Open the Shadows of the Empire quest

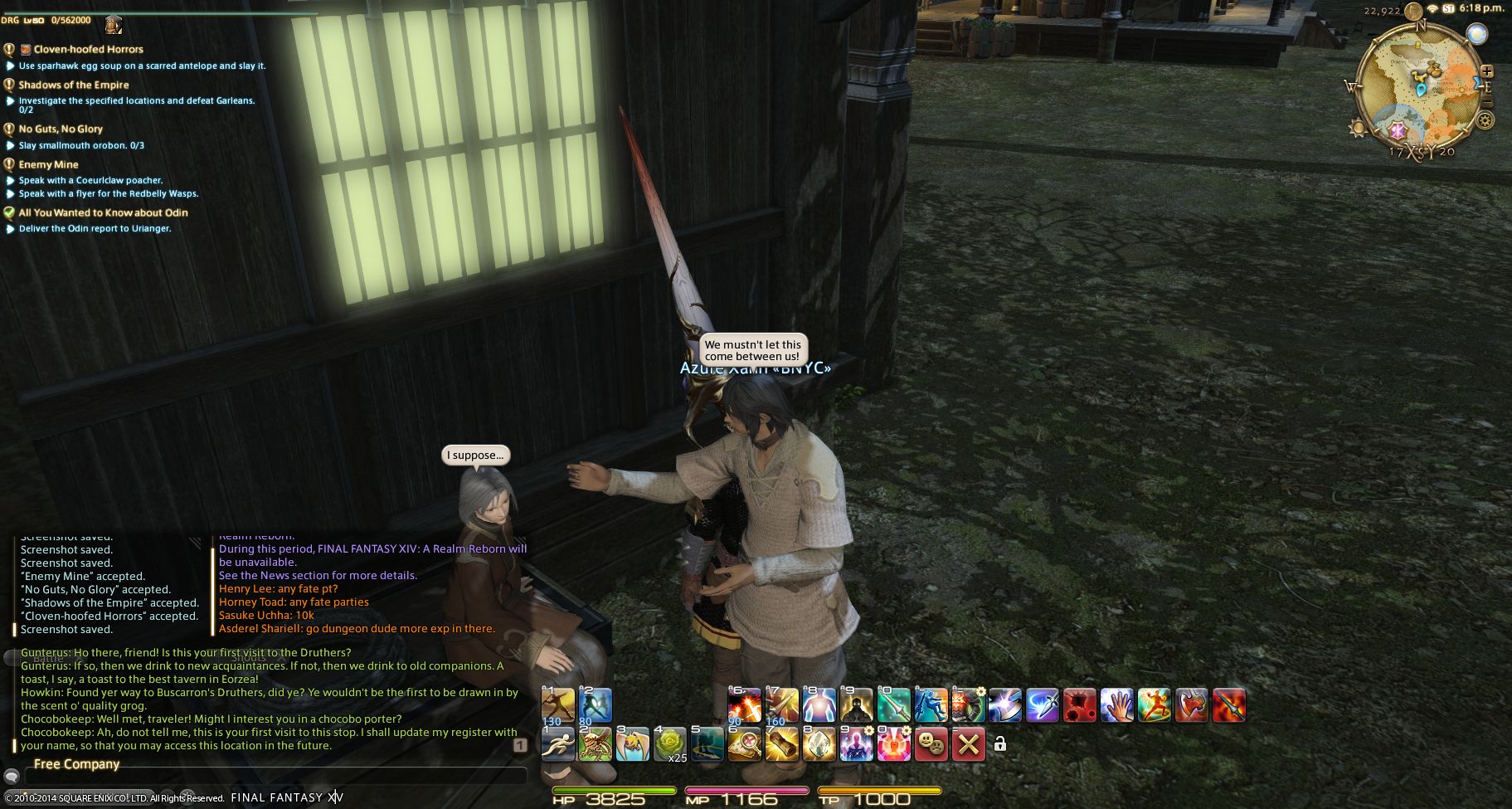coord(74,85)
